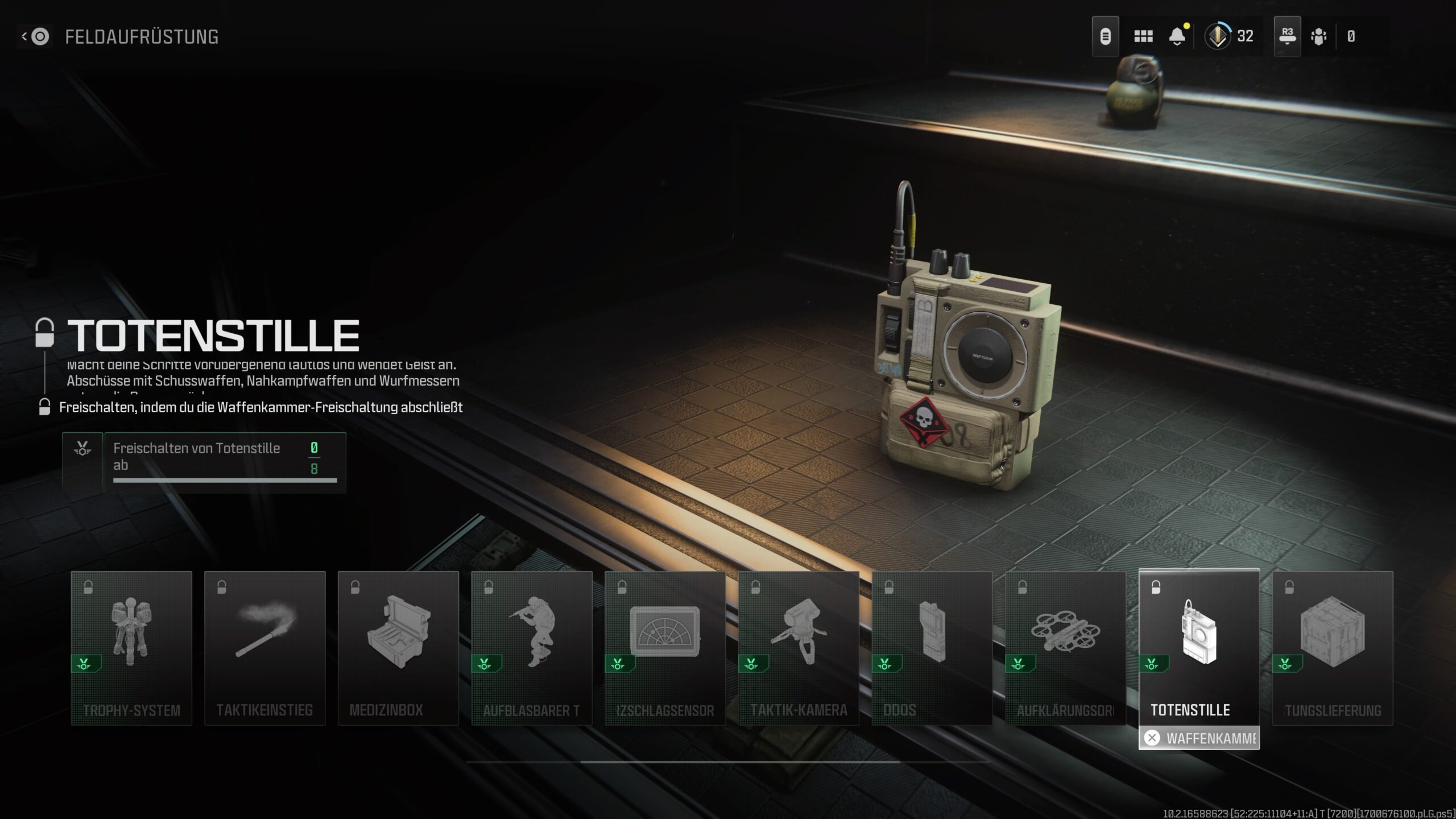Choose the heartbeat sensor radar tile
1456x819 pixels.
pos(665,648)
